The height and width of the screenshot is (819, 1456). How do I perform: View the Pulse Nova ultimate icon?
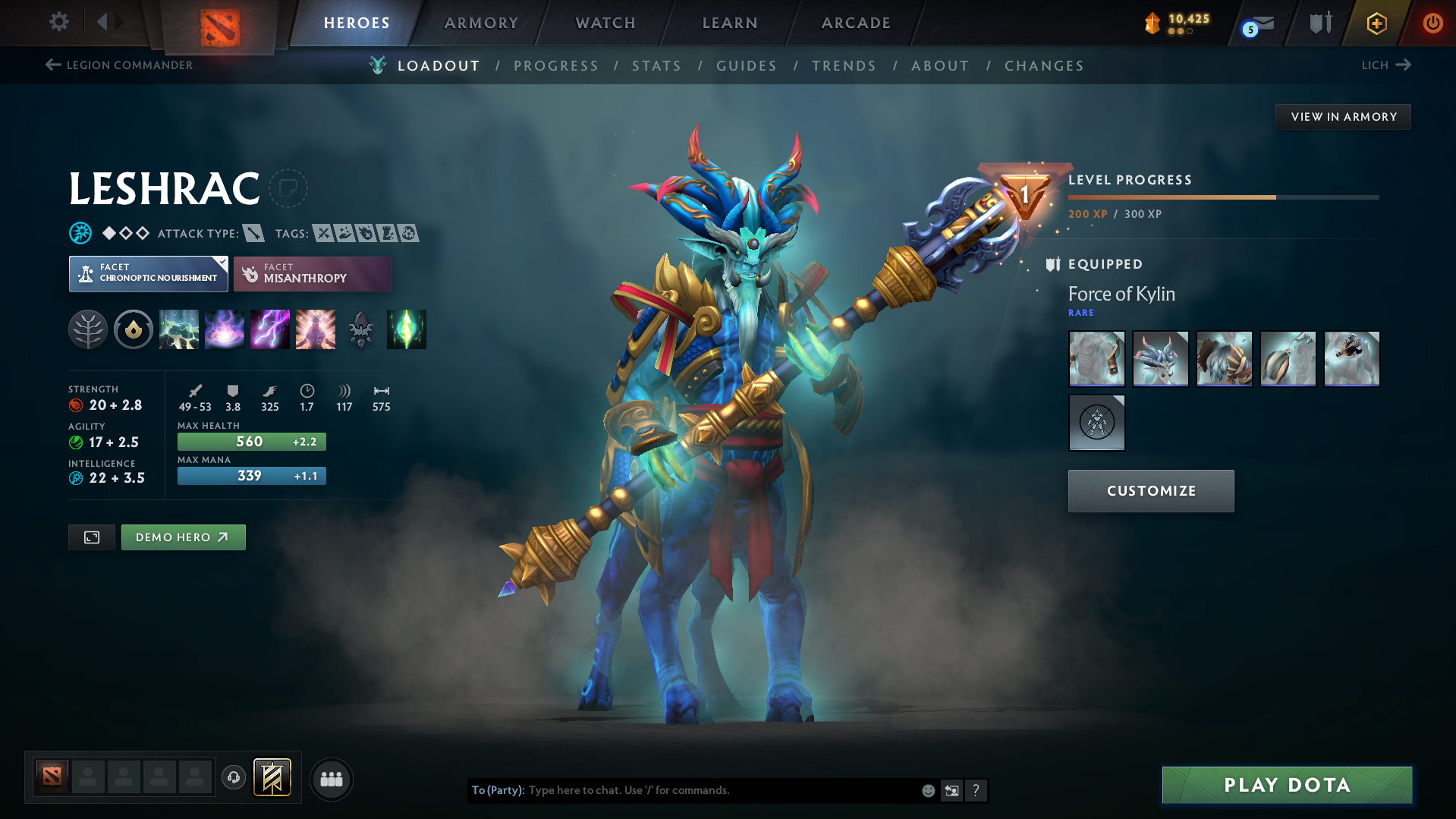tap(316, 329)
